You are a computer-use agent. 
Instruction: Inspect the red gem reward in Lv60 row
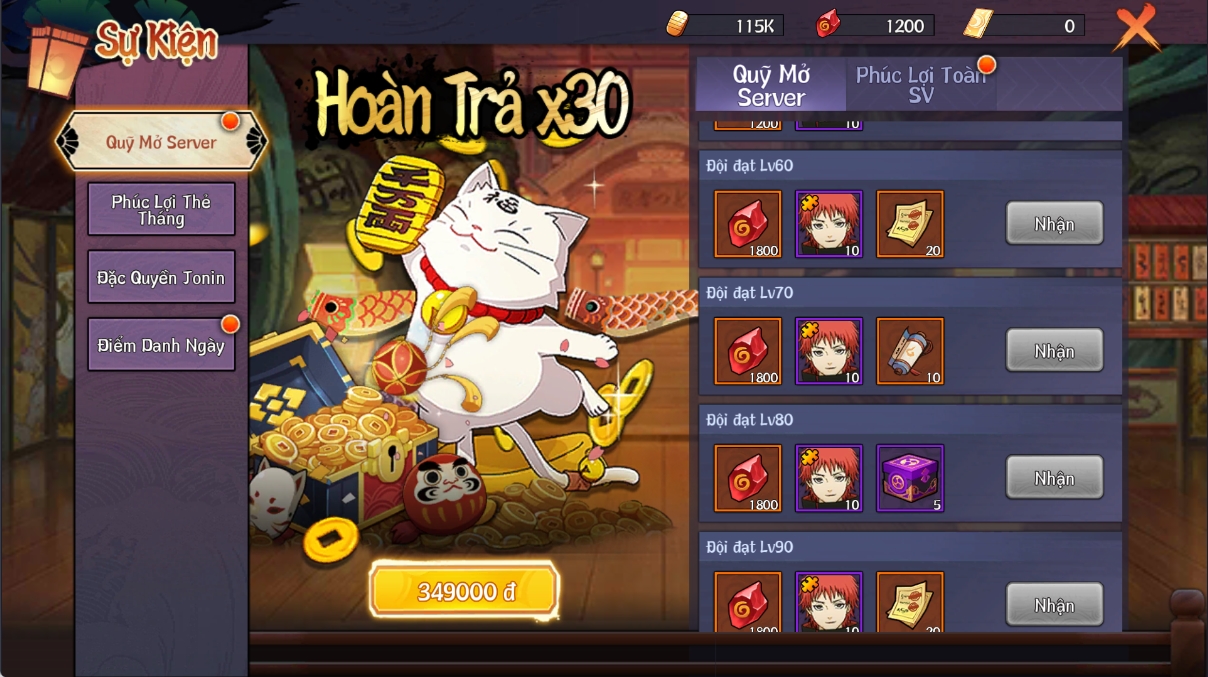[x=748, y=224]
